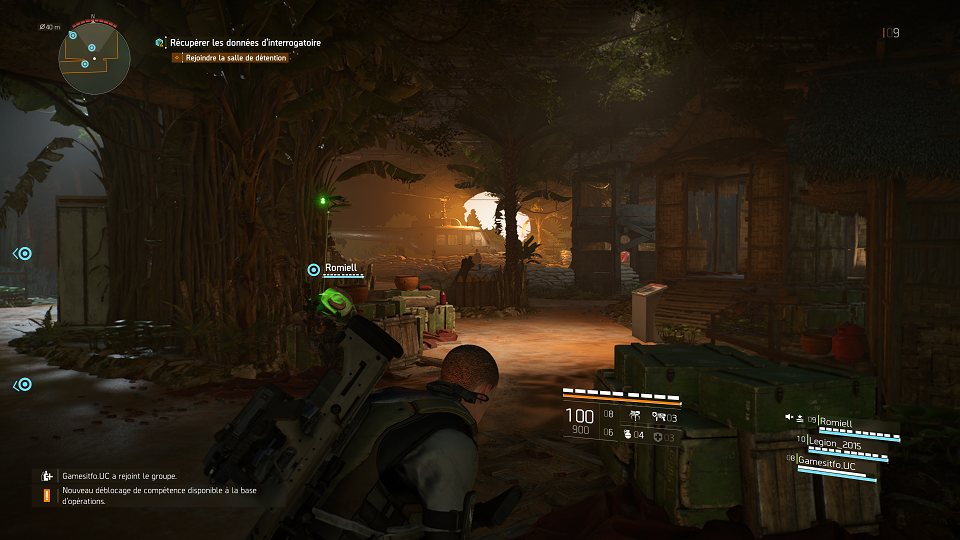Screen dimensions: 960x540
Task: Select the mission objective 'Récupérer les données d'interrogatoire'
Action: click(245, 43)
